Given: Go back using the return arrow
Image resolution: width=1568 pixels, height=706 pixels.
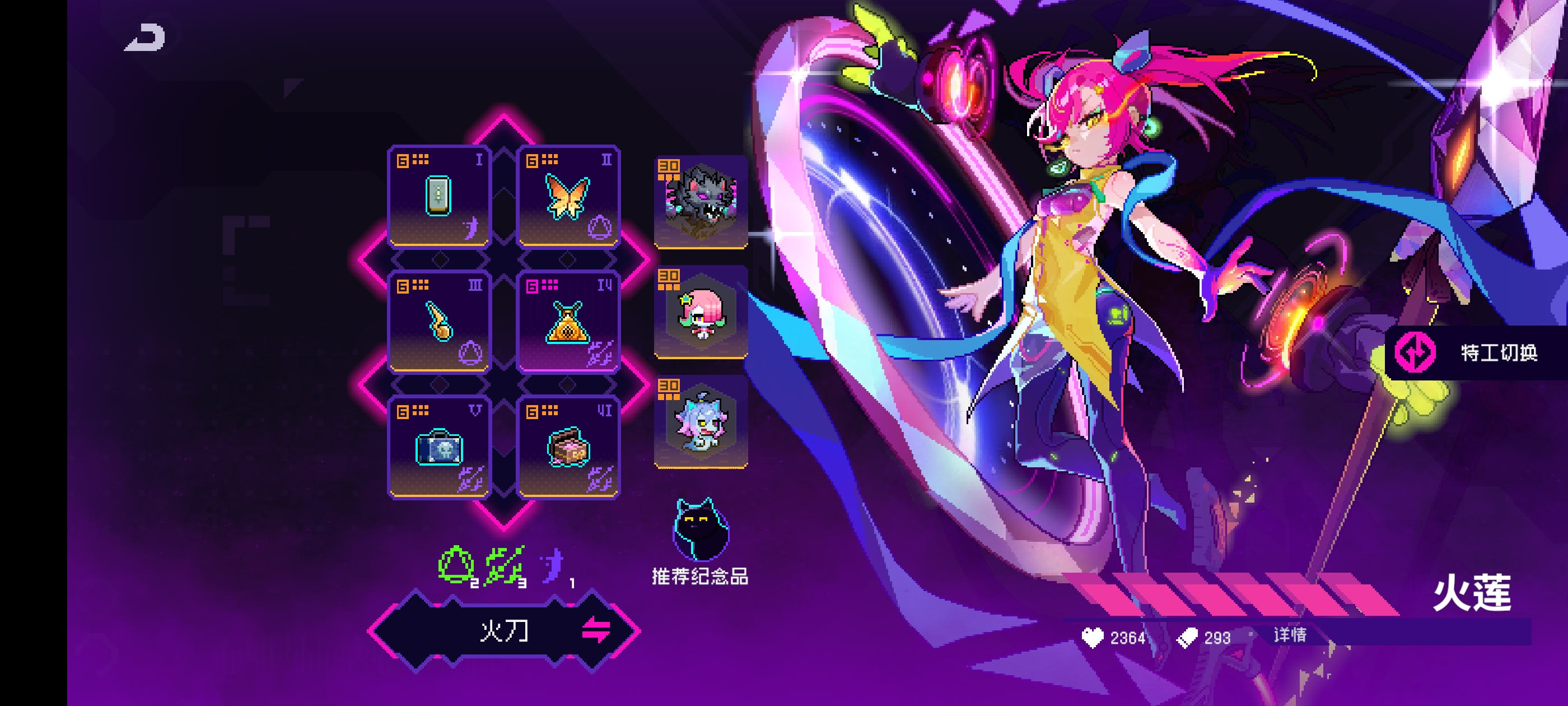Looking at the screenshot, I should click(146, 38).
